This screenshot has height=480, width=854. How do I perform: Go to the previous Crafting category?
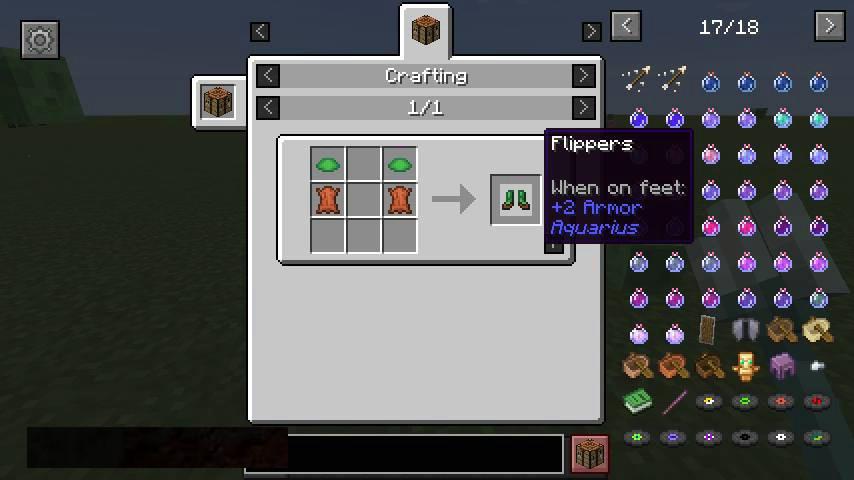(x=268, y=76)
